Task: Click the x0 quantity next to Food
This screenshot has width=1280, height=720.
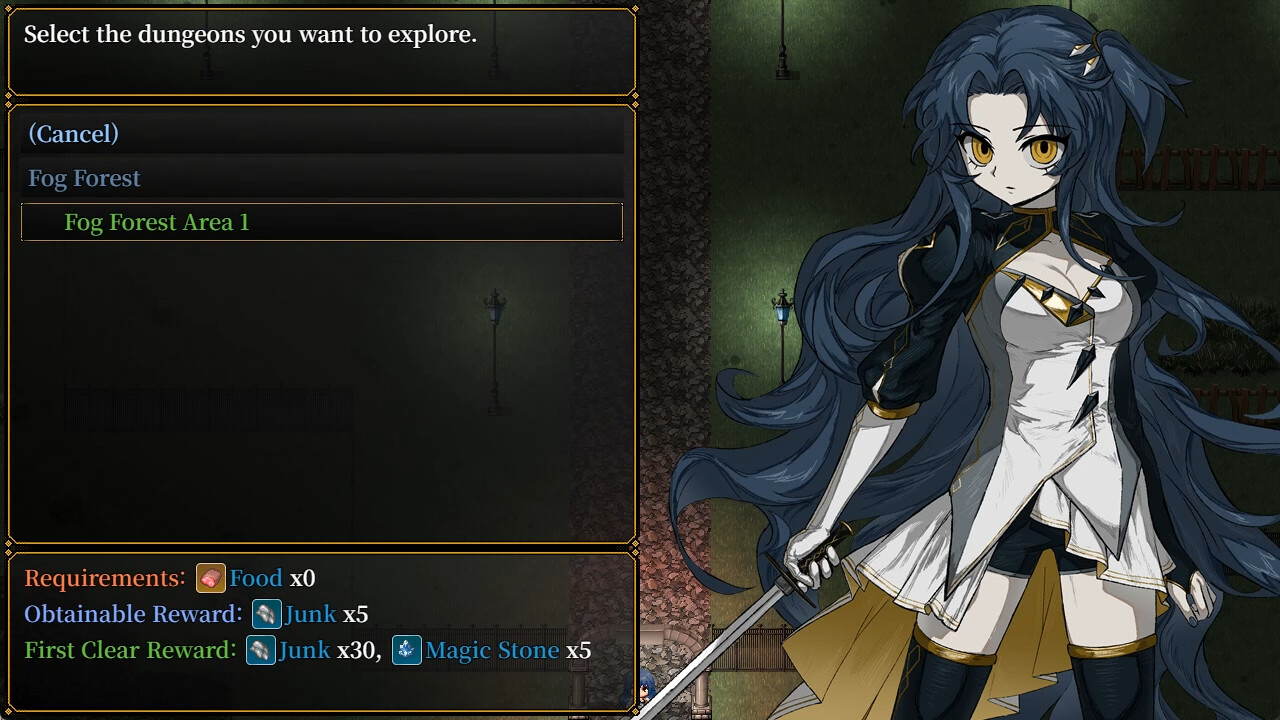Action: [302, 578]
